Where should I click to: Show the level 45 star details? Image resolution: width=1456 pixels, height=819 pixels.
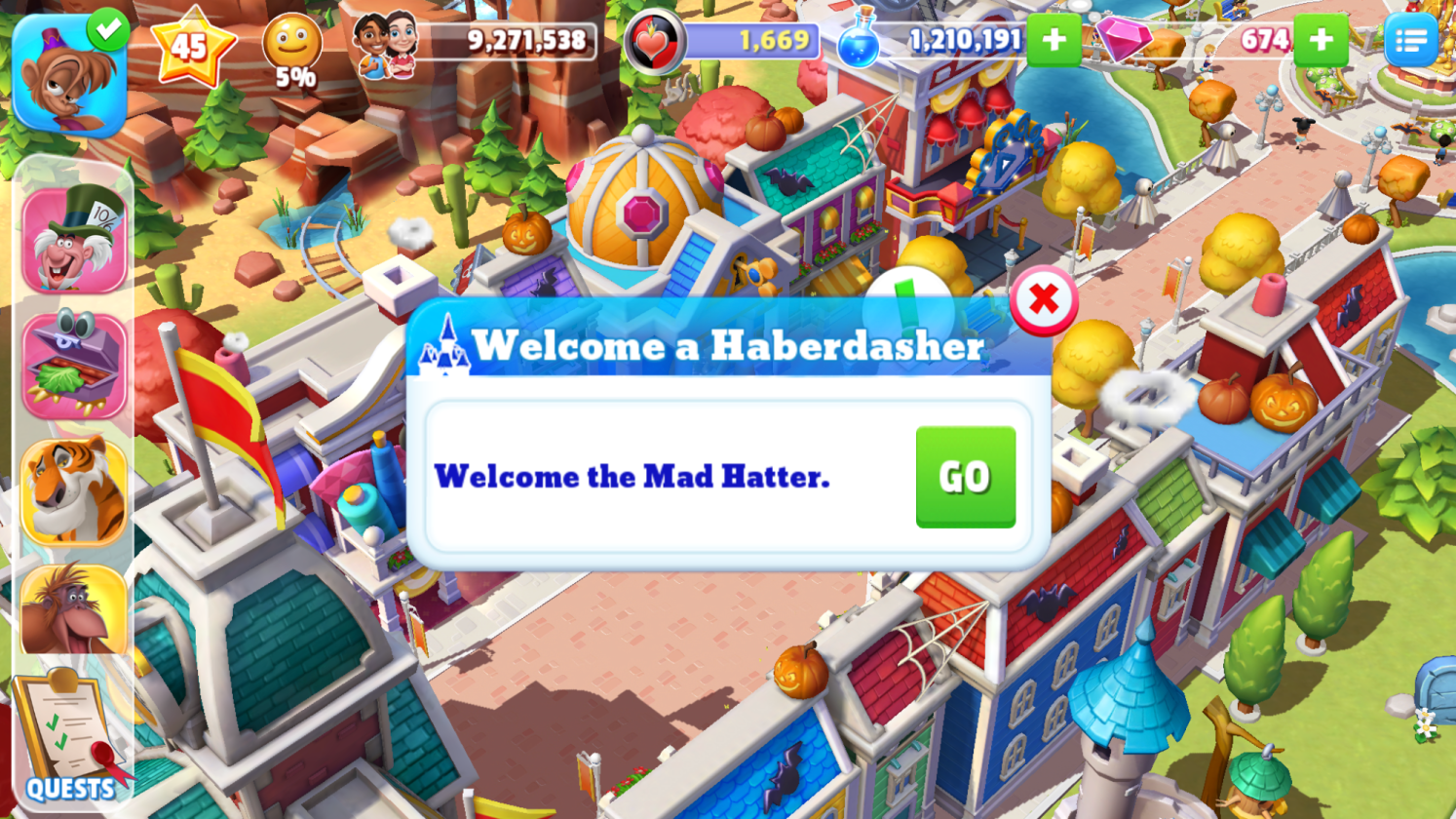pyautogui.click(x=192, y=45)
